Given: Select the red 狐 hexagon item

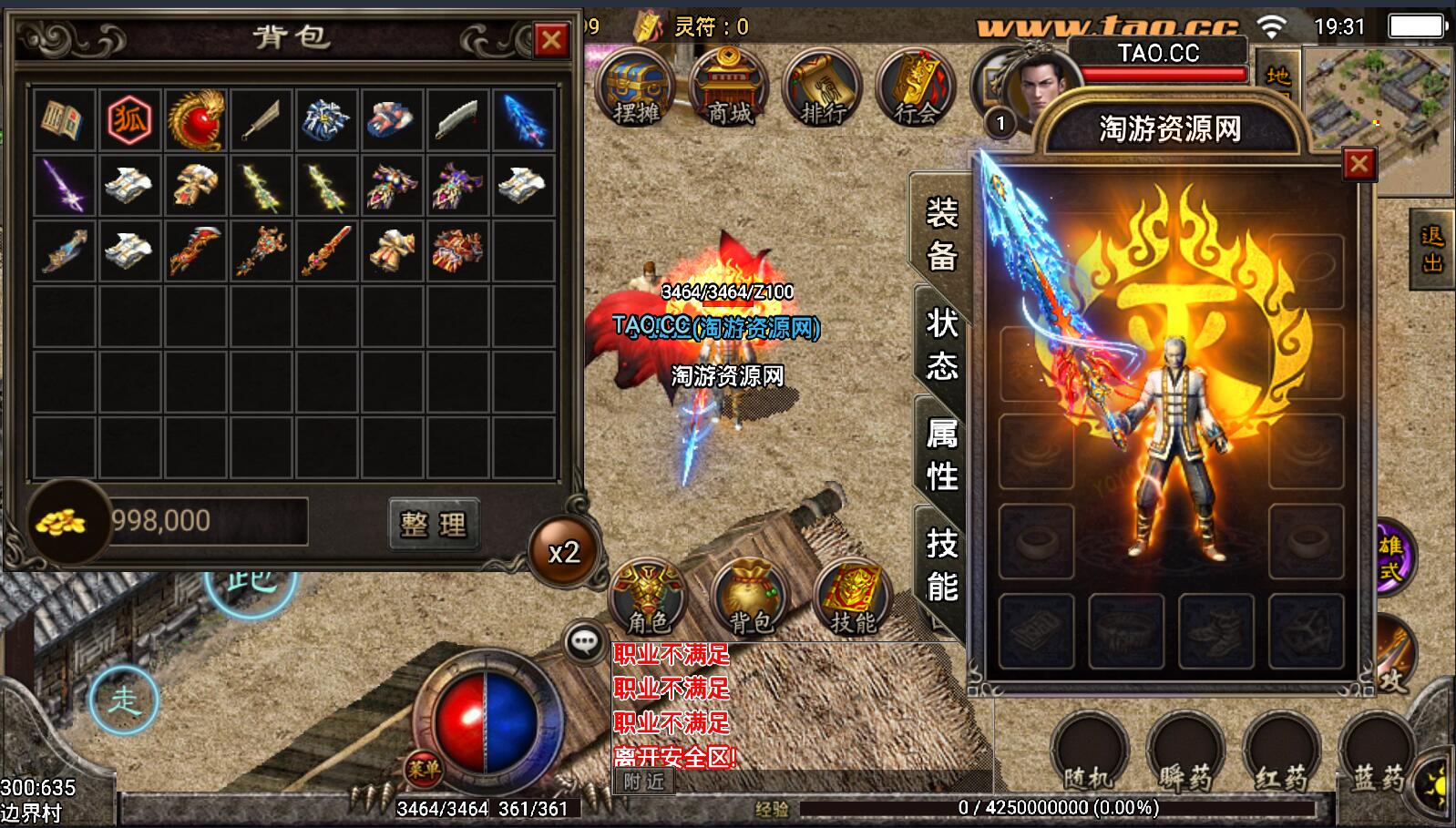Looking at the screenshot, I should [x=129, y=119].
